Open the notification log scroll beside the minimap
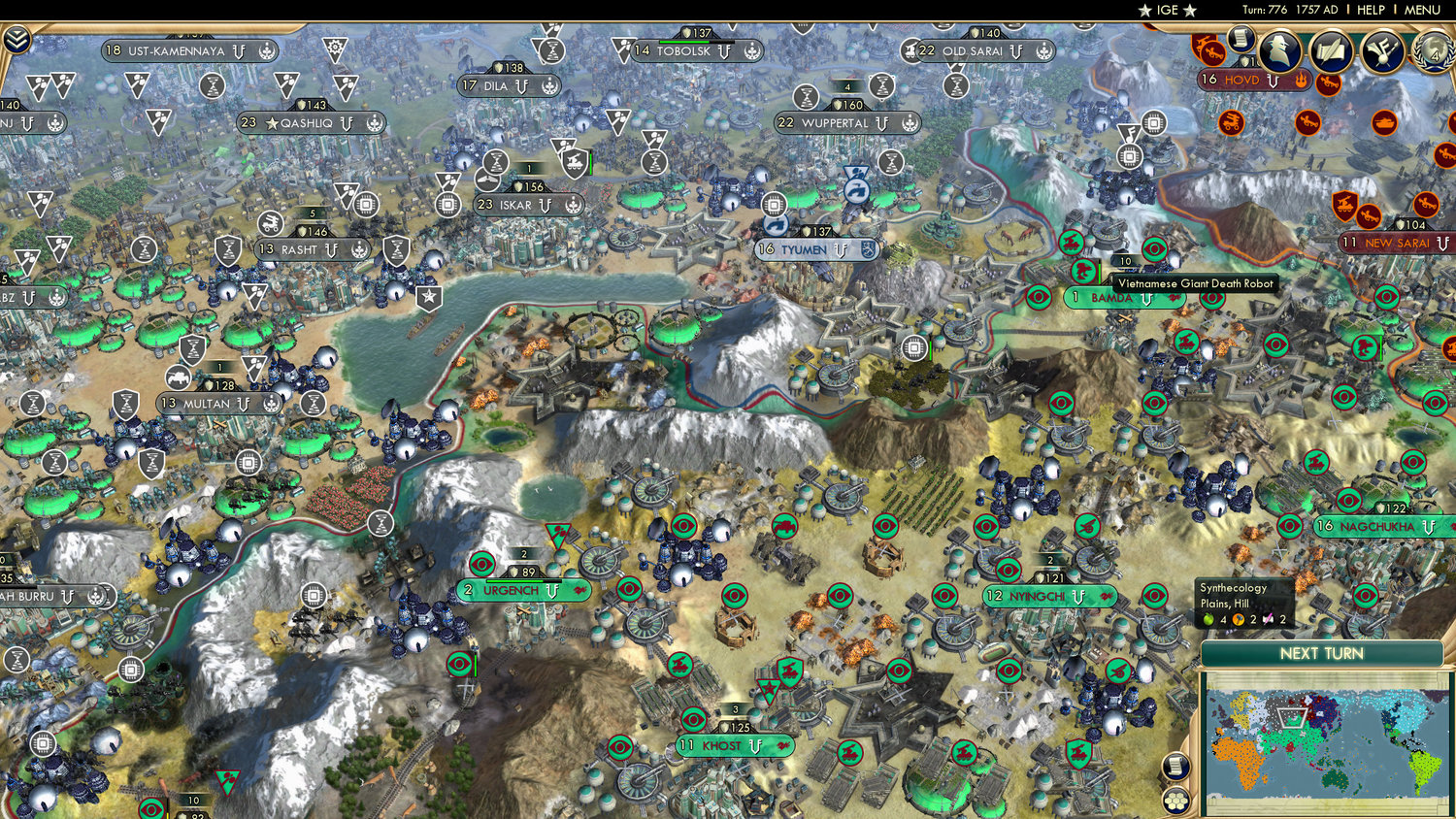This screenshot has height=819, width=1456. pyautogui.click(x=1176, y=767)
